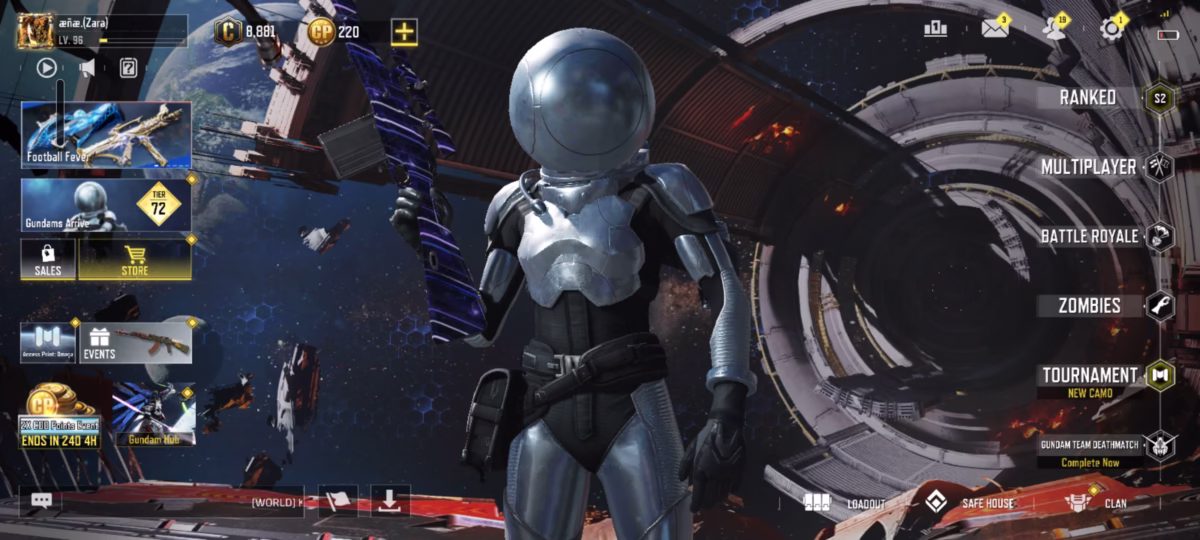The width and height of the screenshot is (1200, 540).
Task: Open the Events gift panel
Action: pyautogui.click(x=135, y=342)
